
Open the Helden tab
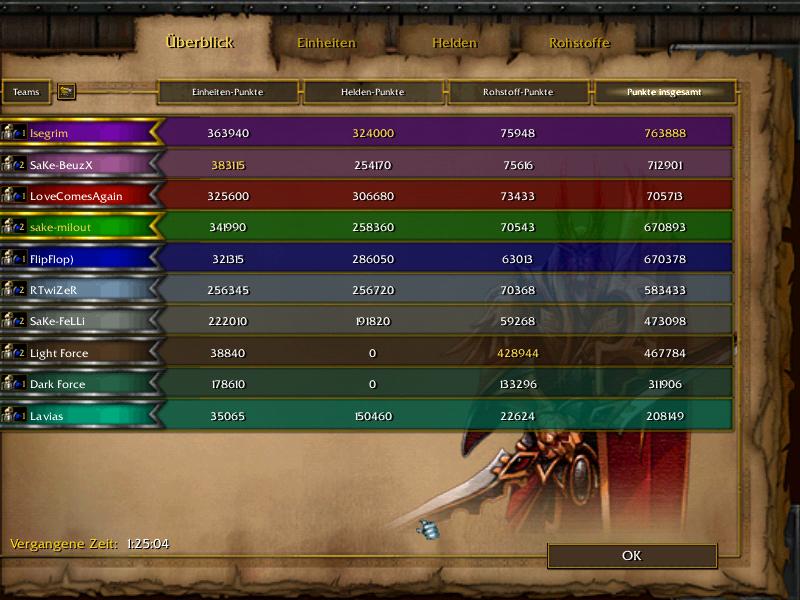click(454, 43)
